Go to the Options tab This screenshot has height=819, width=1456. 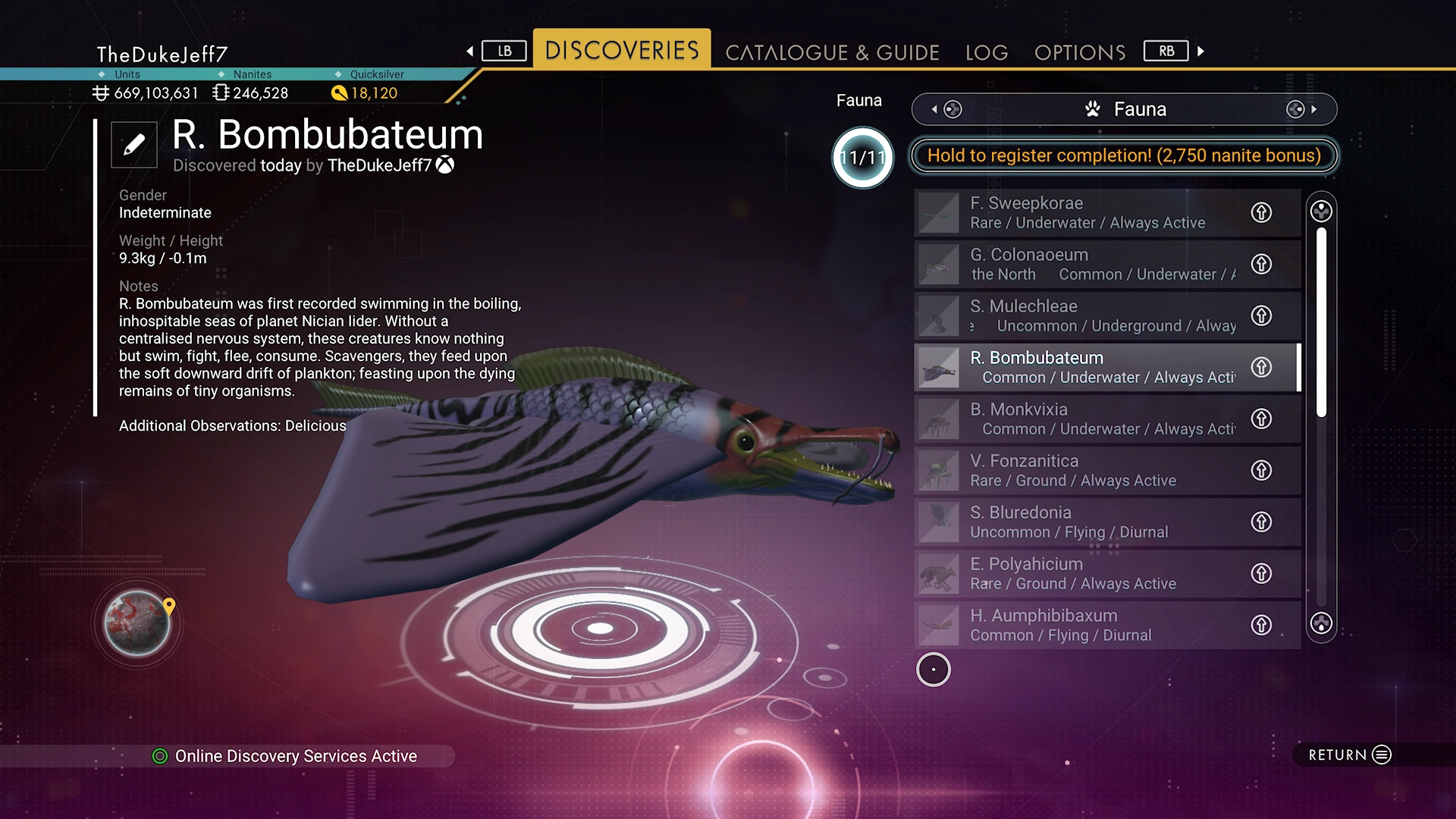[x=1080, y=52]
